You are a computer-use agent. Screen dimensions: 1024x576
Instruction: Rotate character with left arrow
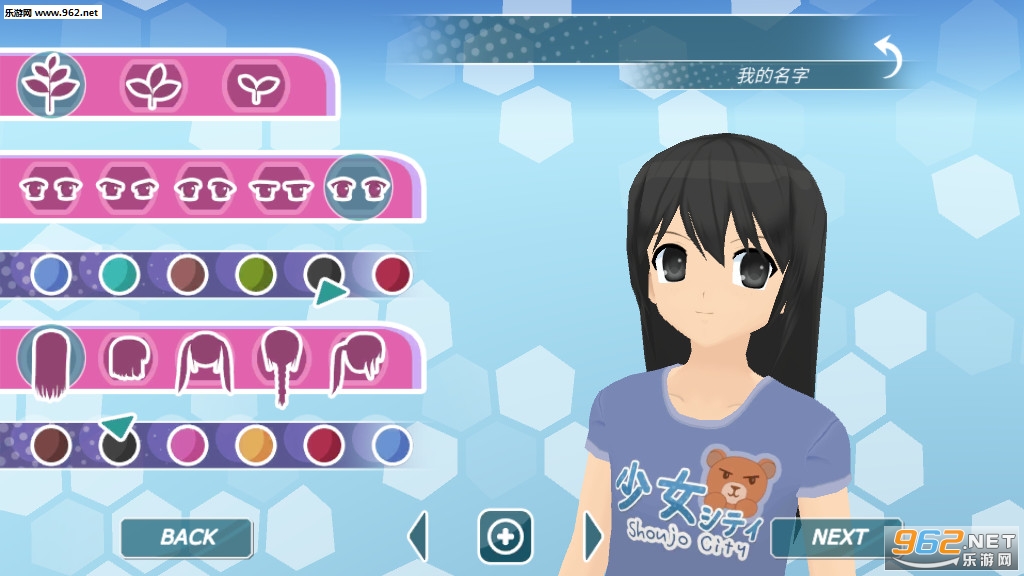[x=418, y=537]
